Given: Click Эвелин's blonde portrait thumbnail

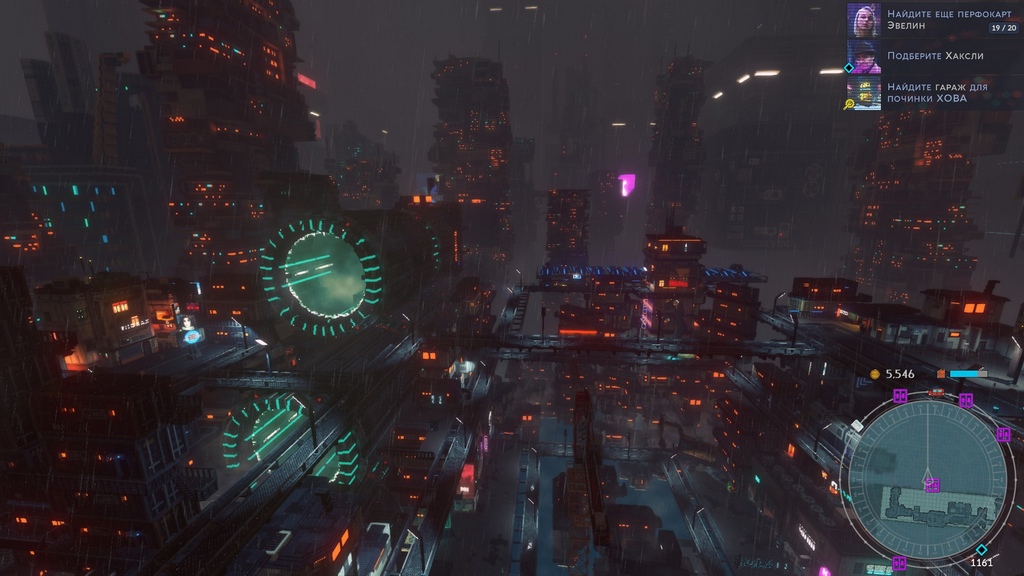Looking at the screenshot, I should click(x=864, y=20).
